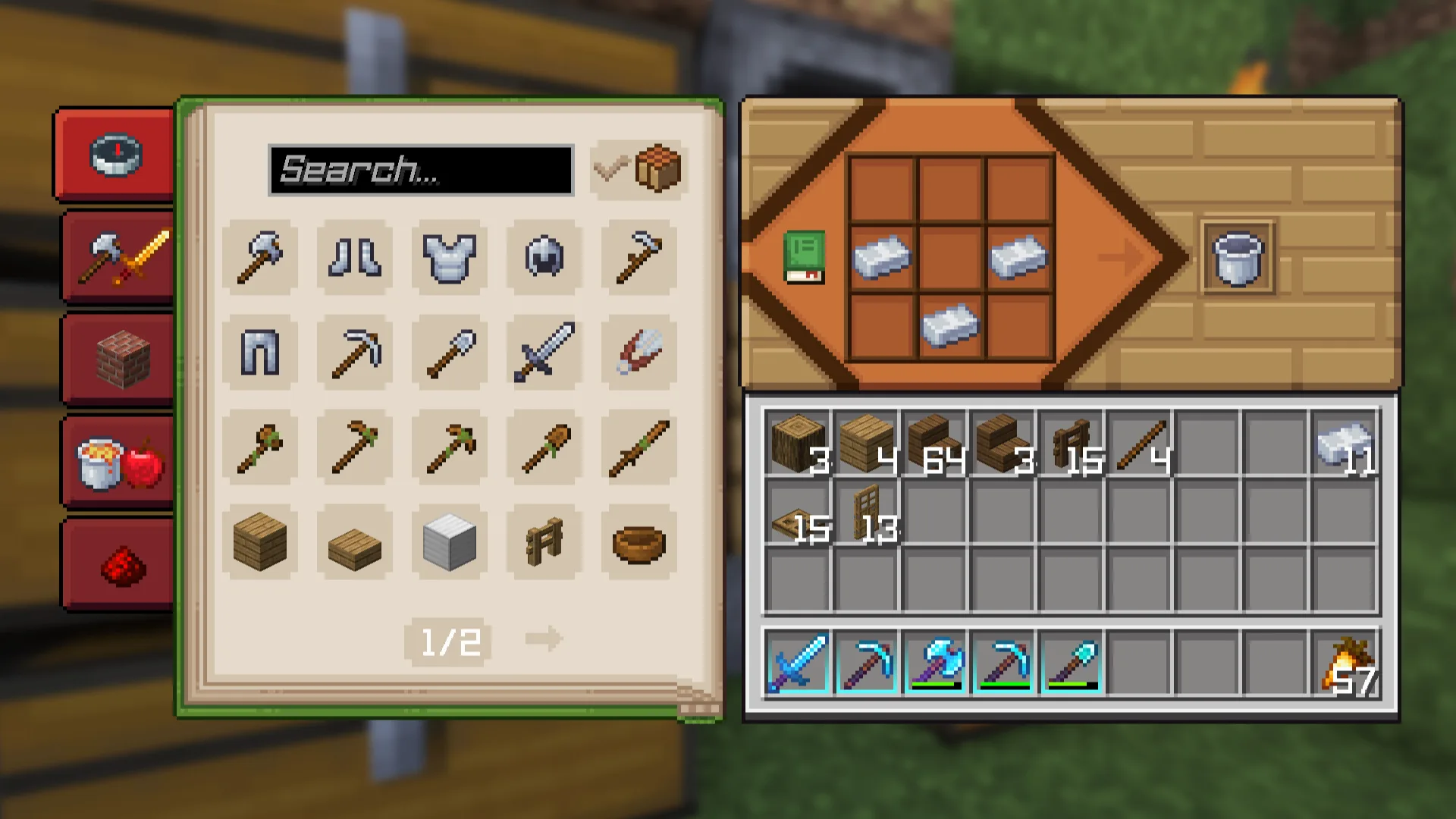Click the recipe search field
The height and width of the screenshot is (819, 1456).
pos(421,170)
